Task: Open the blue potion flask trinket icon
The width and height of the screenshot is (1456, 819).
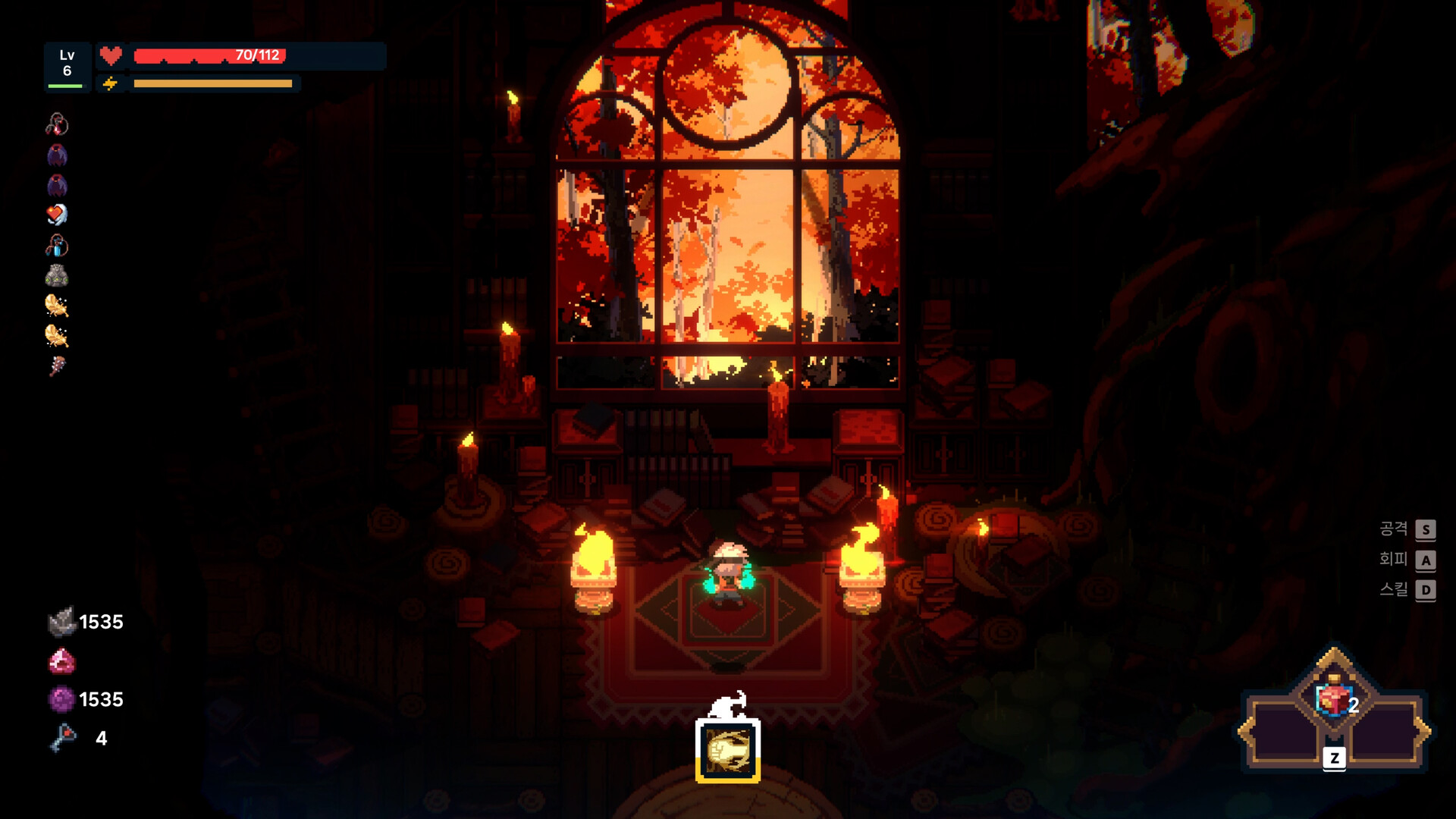Action: click(x=57, y=245)
